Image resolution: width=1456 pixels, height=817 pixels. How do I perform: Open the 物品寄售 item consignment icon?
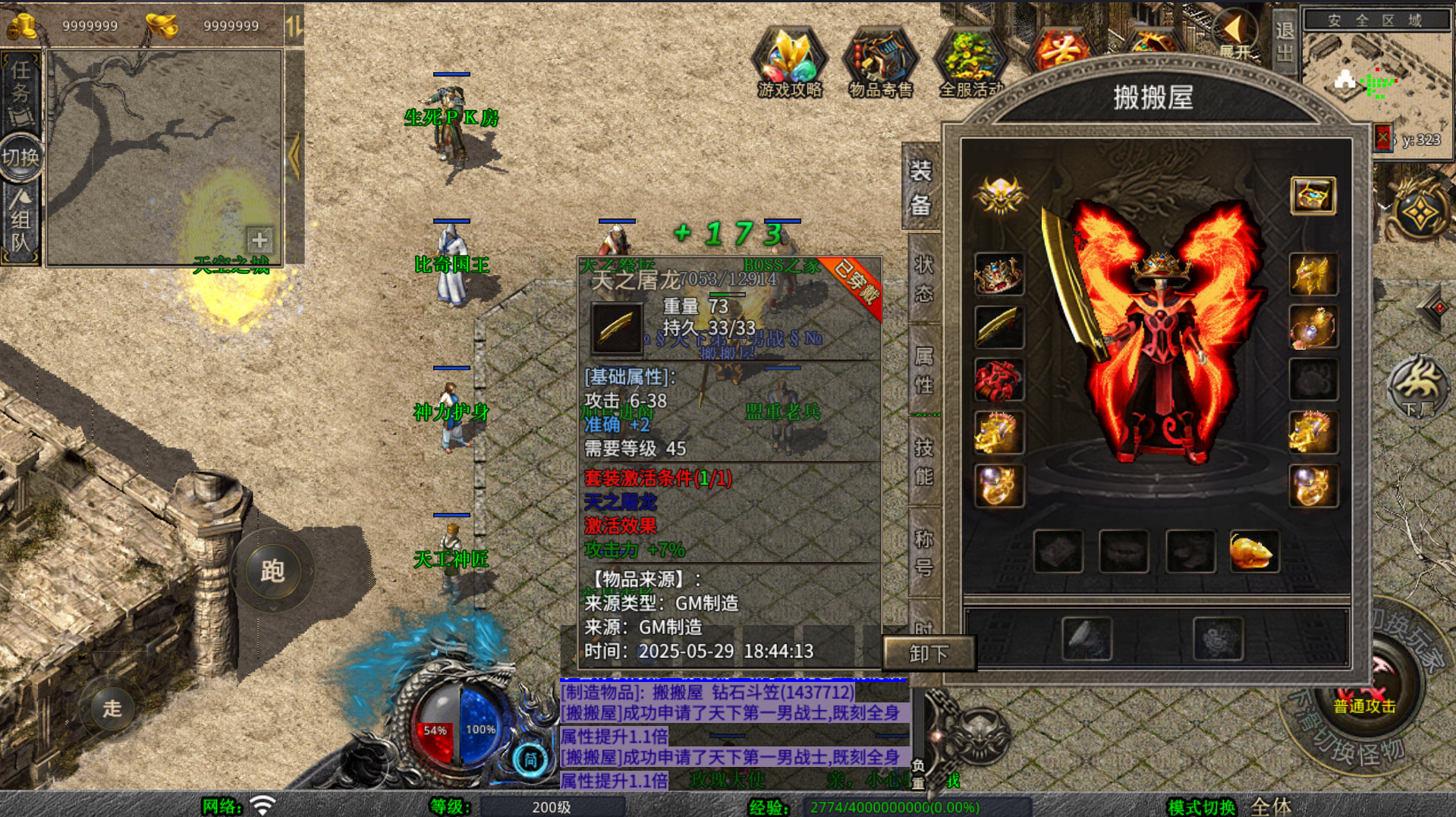click(x=880, y=62)
